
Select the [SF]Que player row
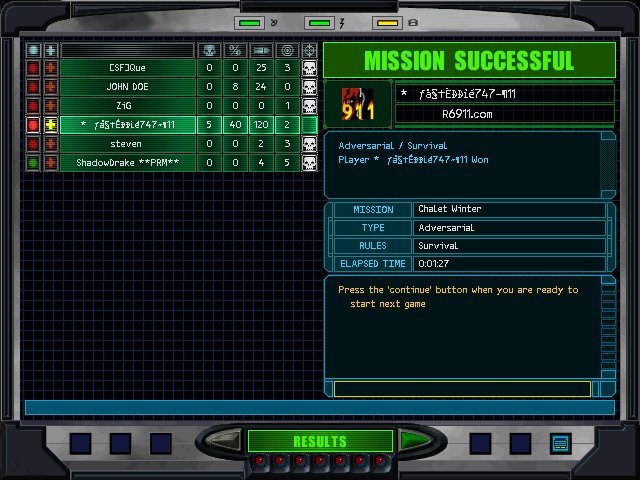click(128, 68)
